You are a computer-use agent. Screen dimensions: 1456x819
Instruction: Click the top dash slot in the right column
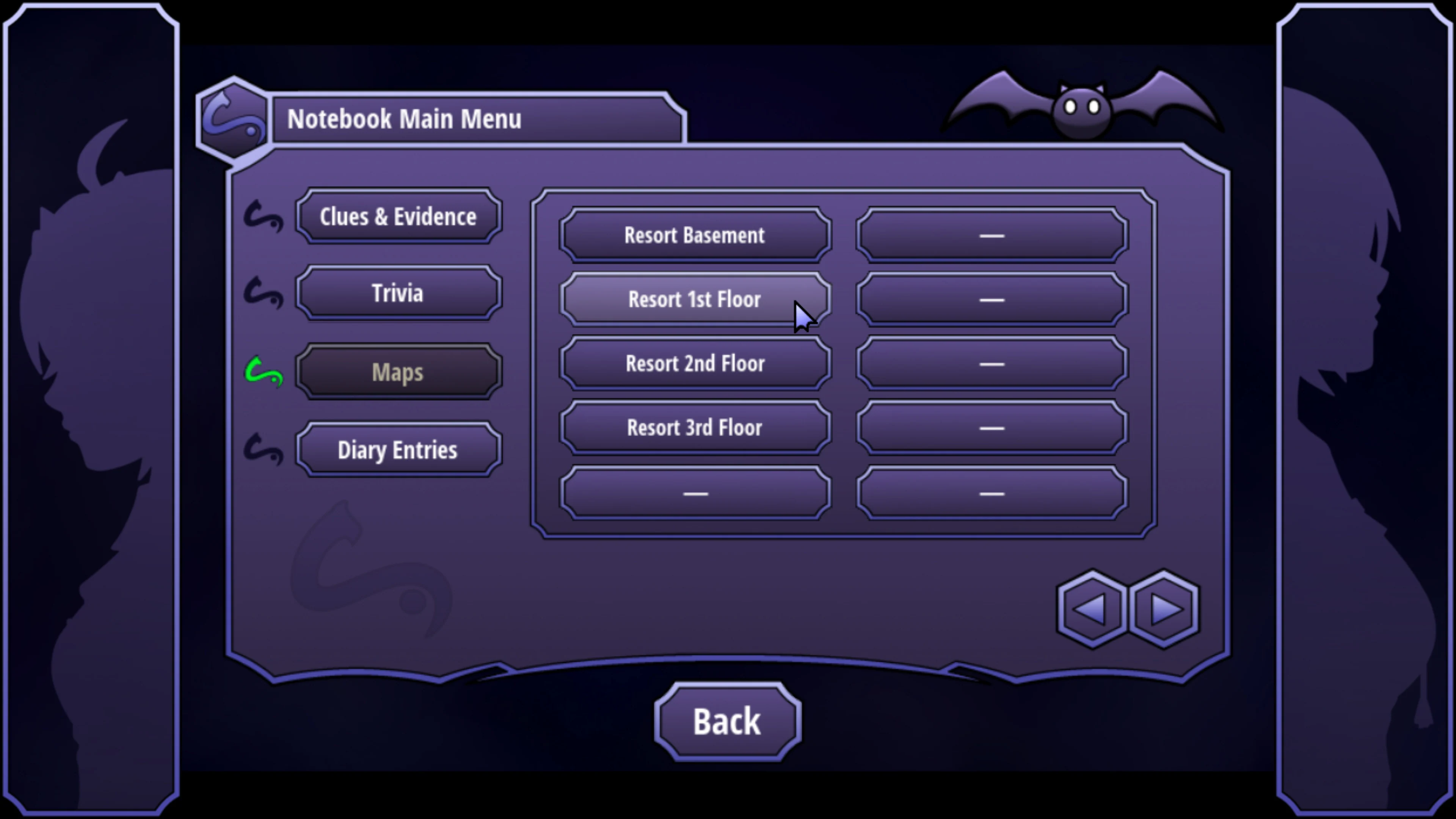(992, 235)
